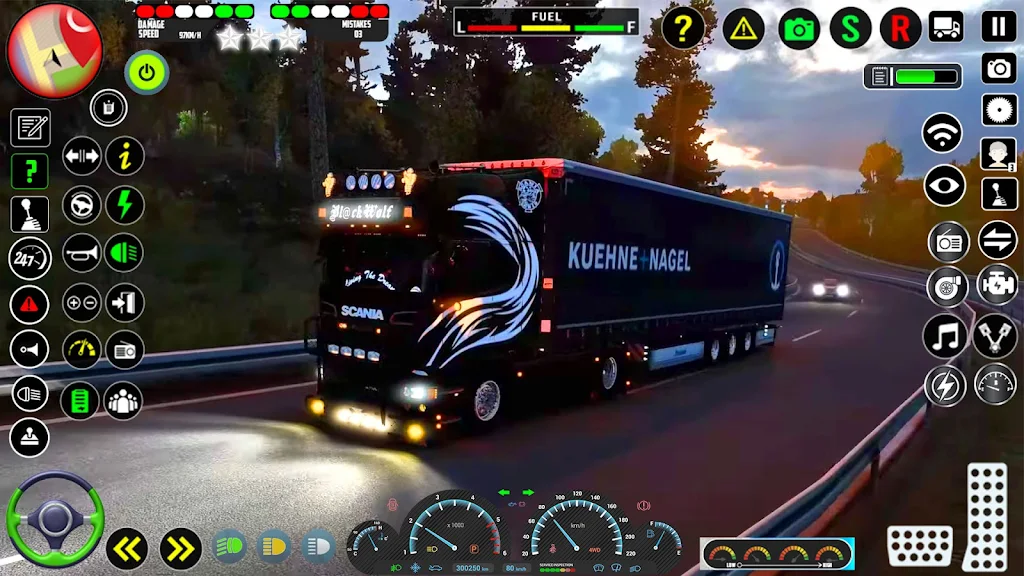Step on the wide brake pedal

click(919, 546)
